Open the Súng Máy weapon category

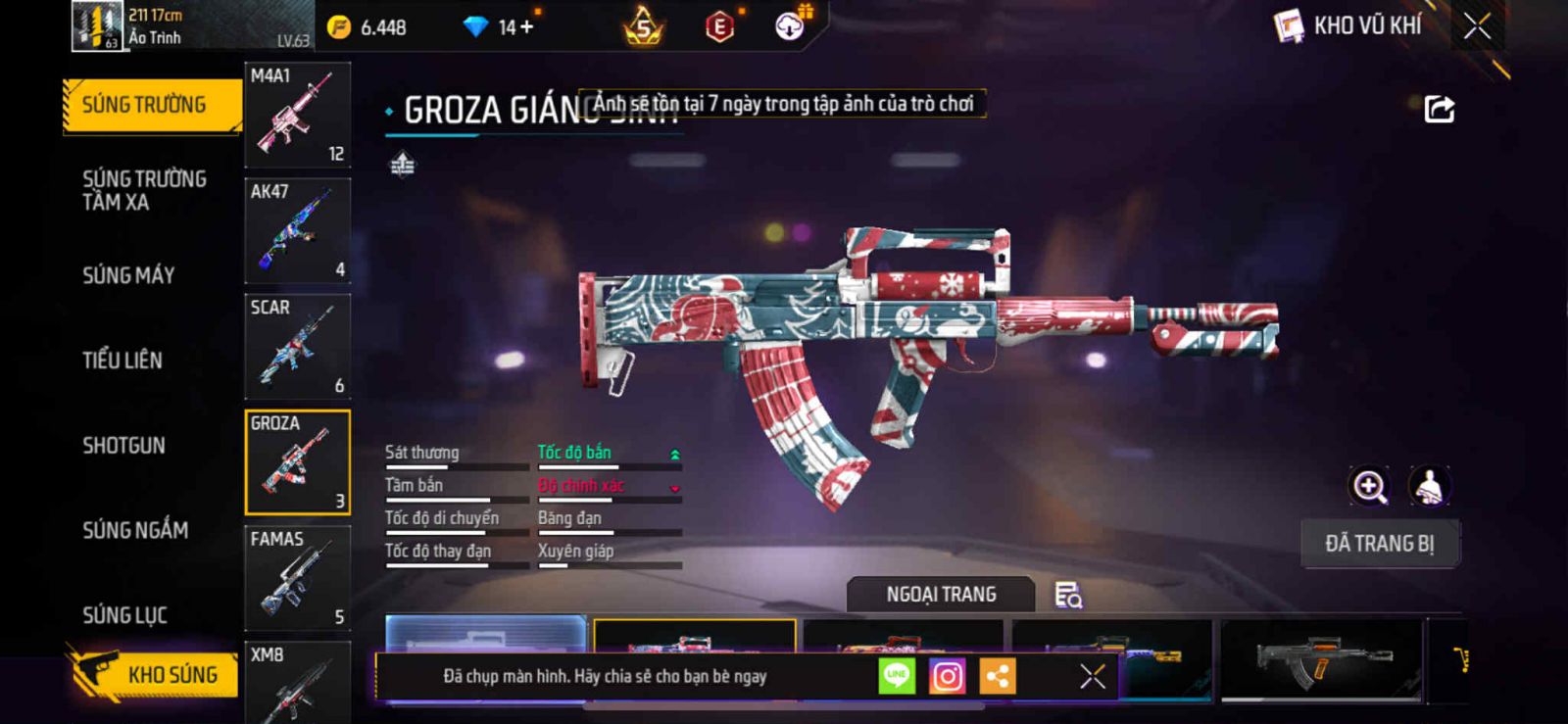(128, 275)
